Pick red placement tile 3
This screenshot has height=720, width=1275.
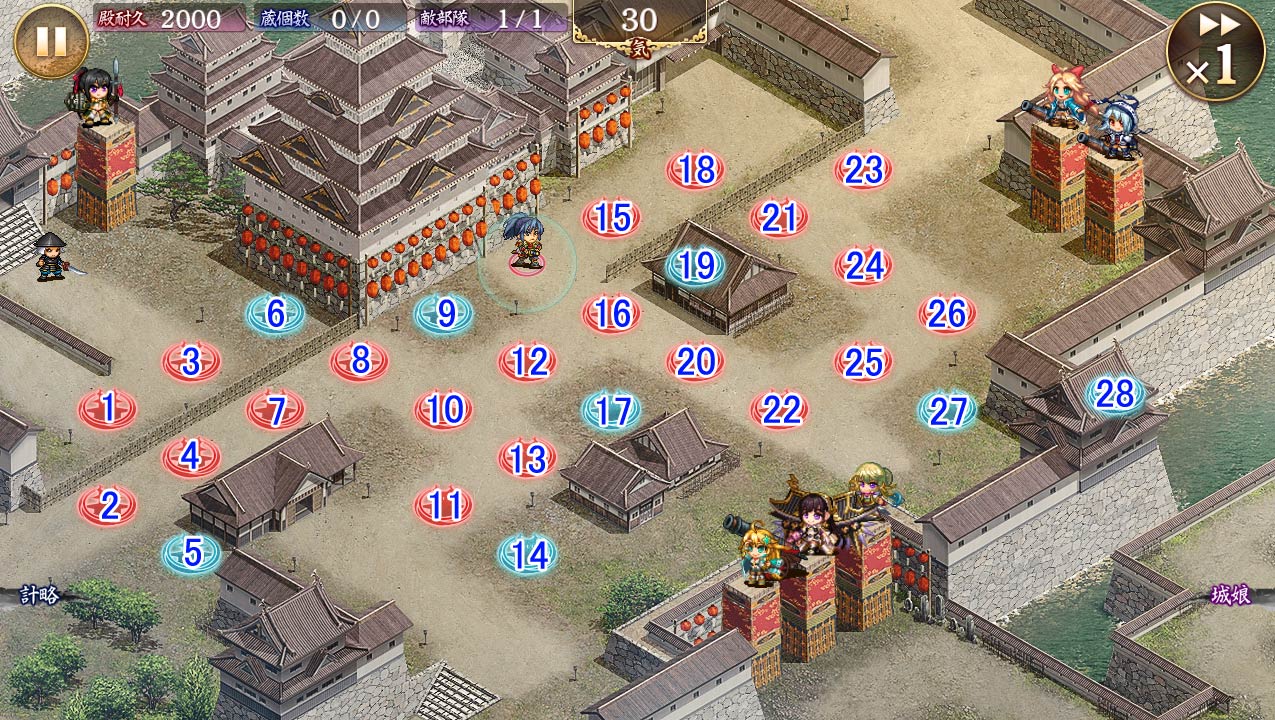click(x=192, y=361)
